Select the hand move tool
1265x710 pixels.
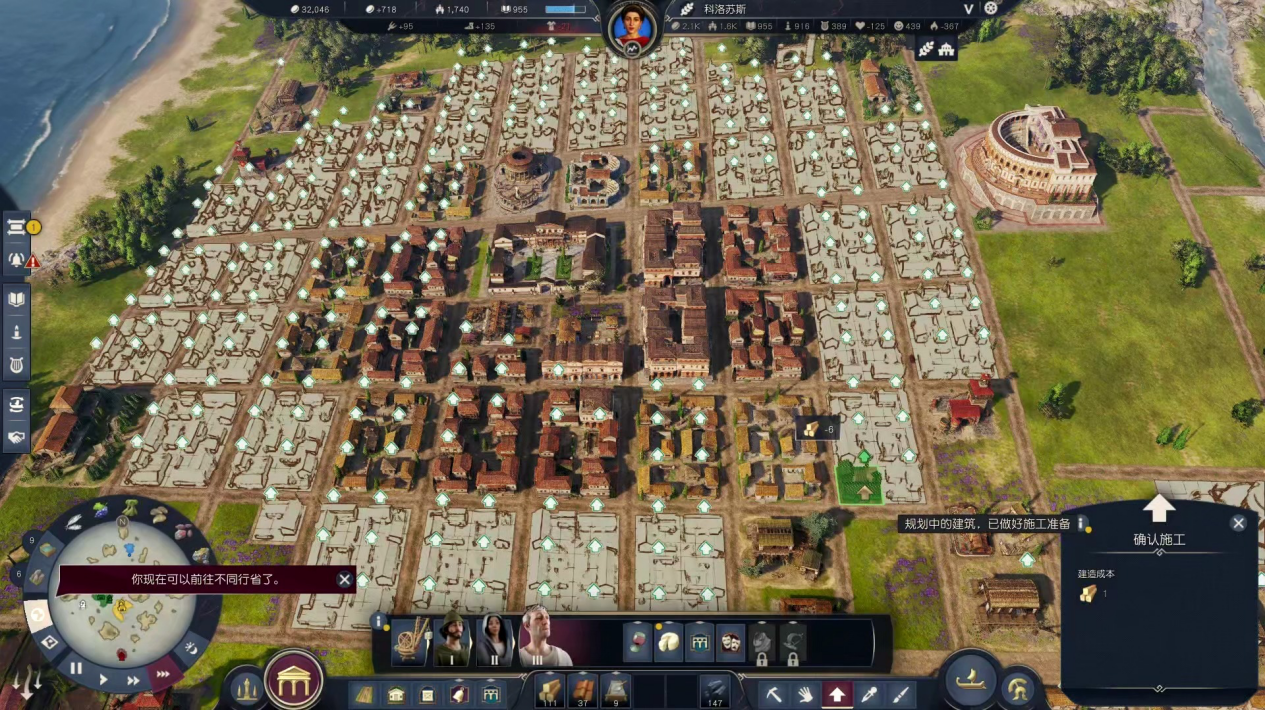tap(805, 693)
